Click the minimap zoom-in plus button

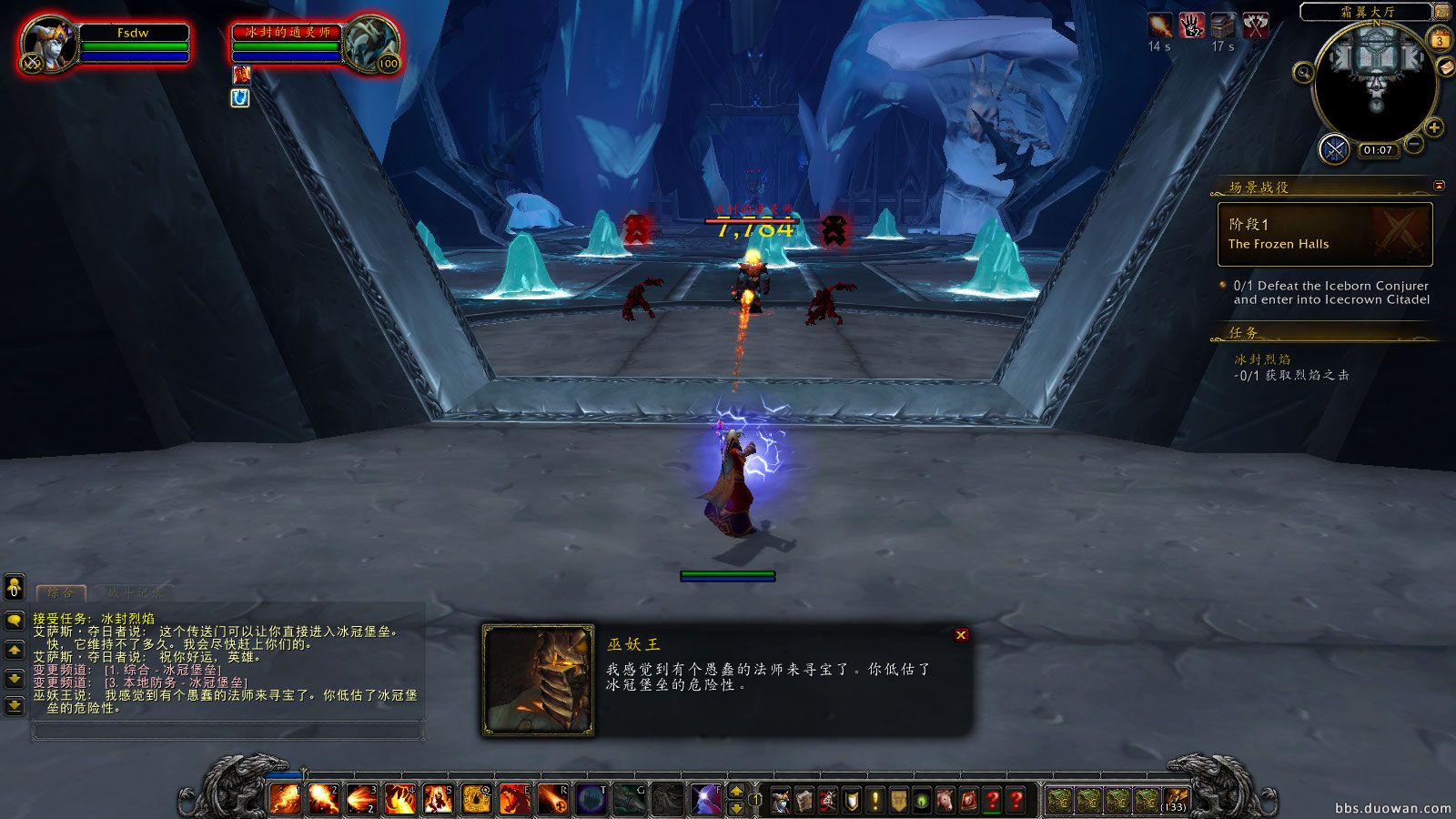point(1434,126)
